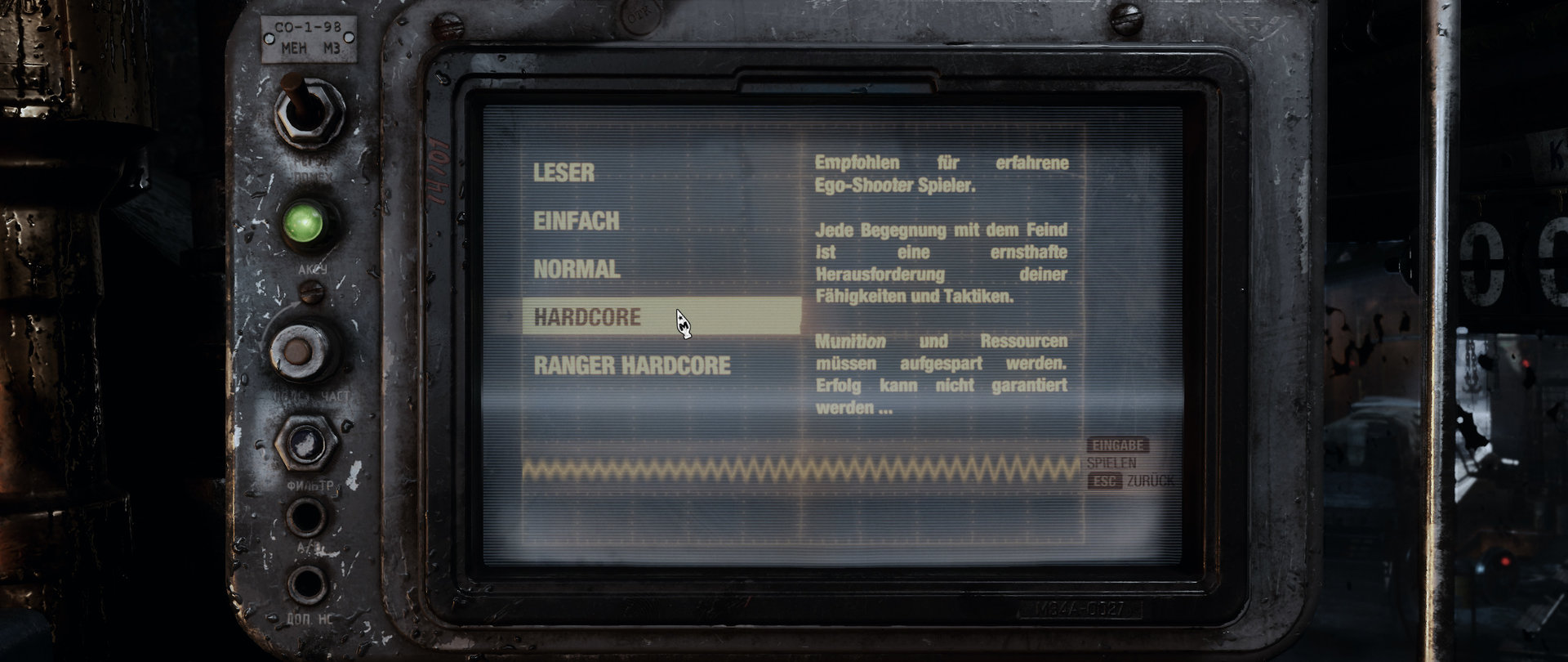
Task: Click the knob above the ФИЛЬТР label
Action: [309, 445]
